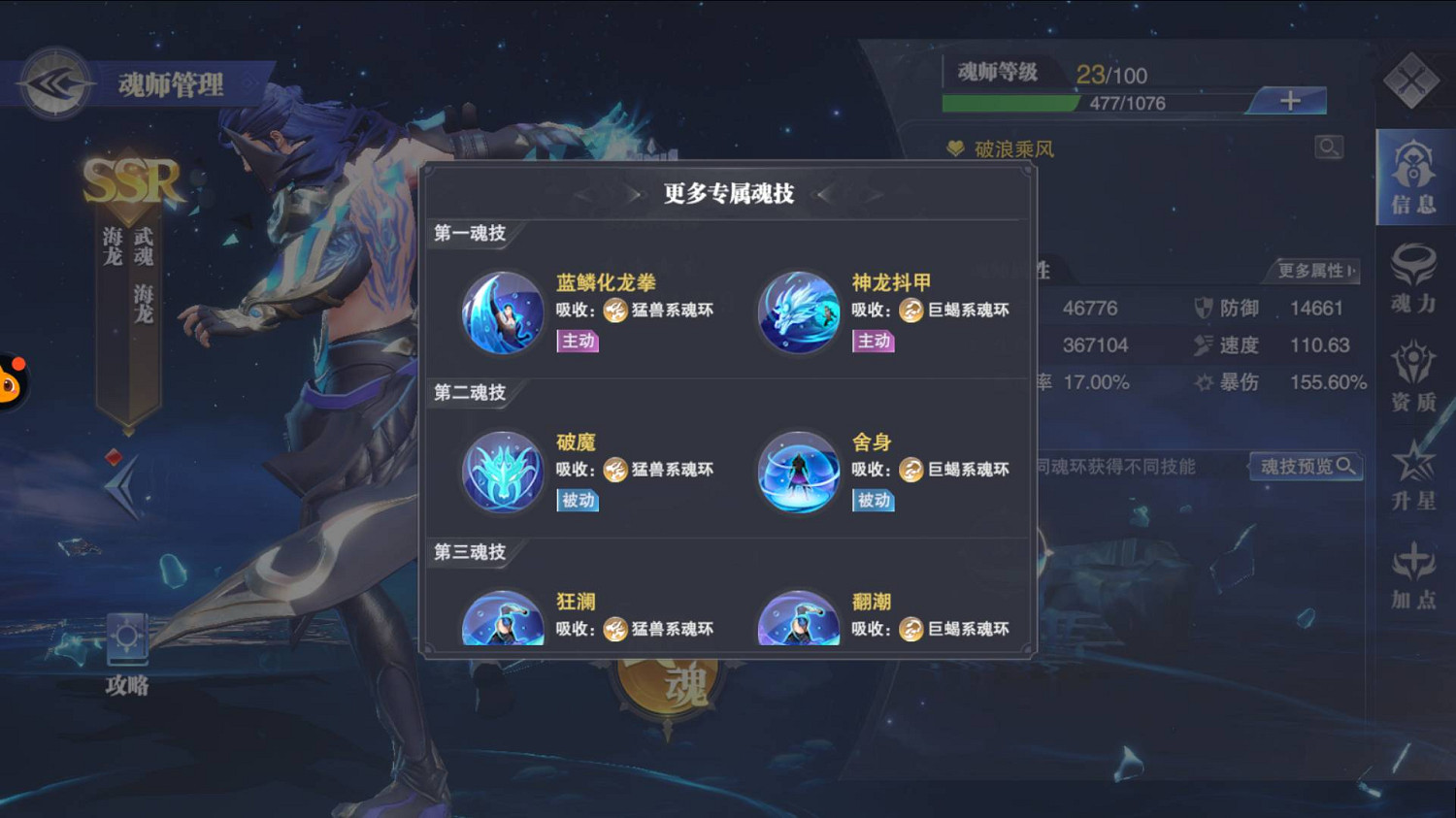
Task: Select the 神龙抖甲 skill icon
Action: [798, 312]
